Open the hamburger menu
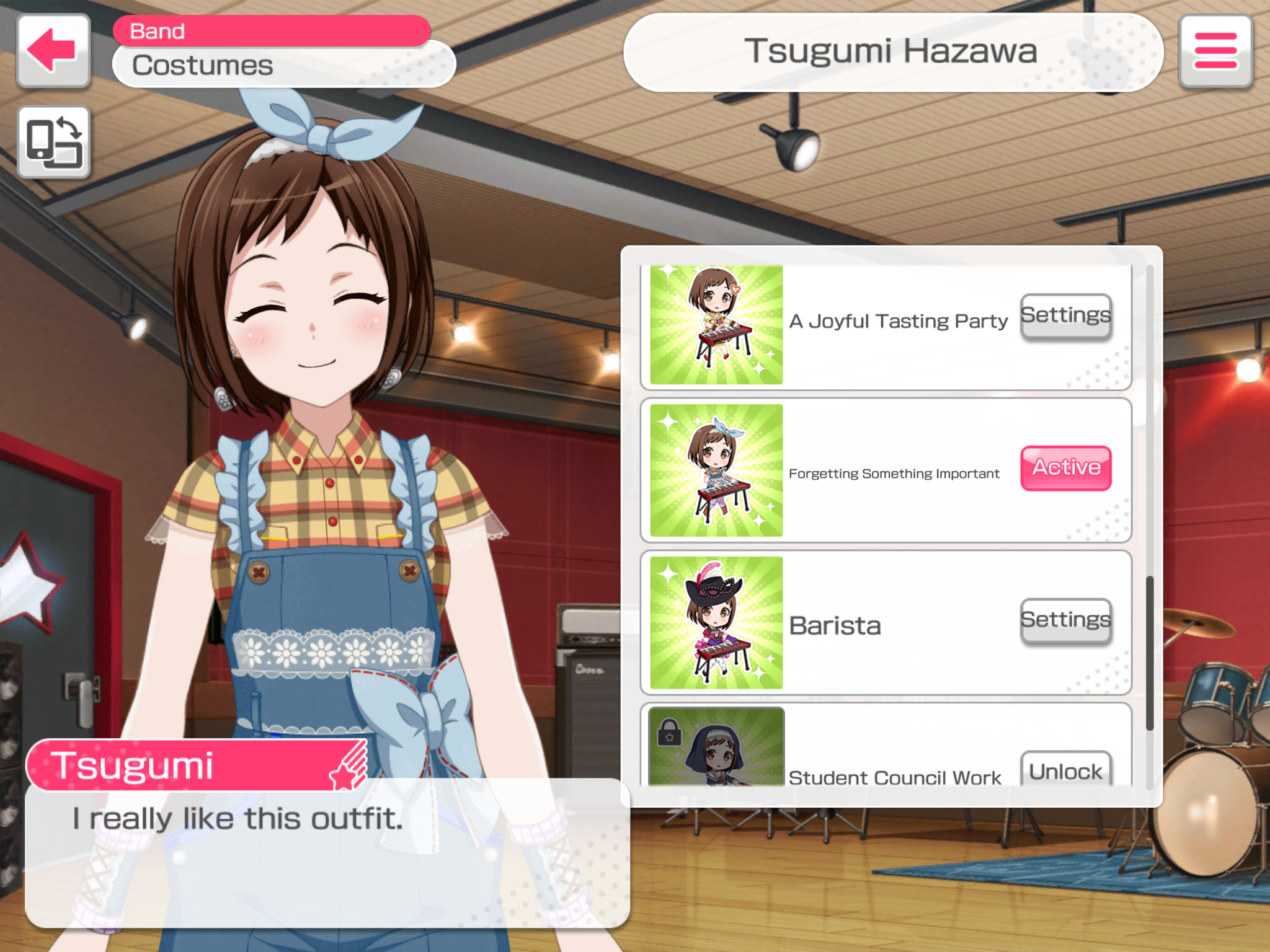 pyautogui.click(x=1215, y=51)
